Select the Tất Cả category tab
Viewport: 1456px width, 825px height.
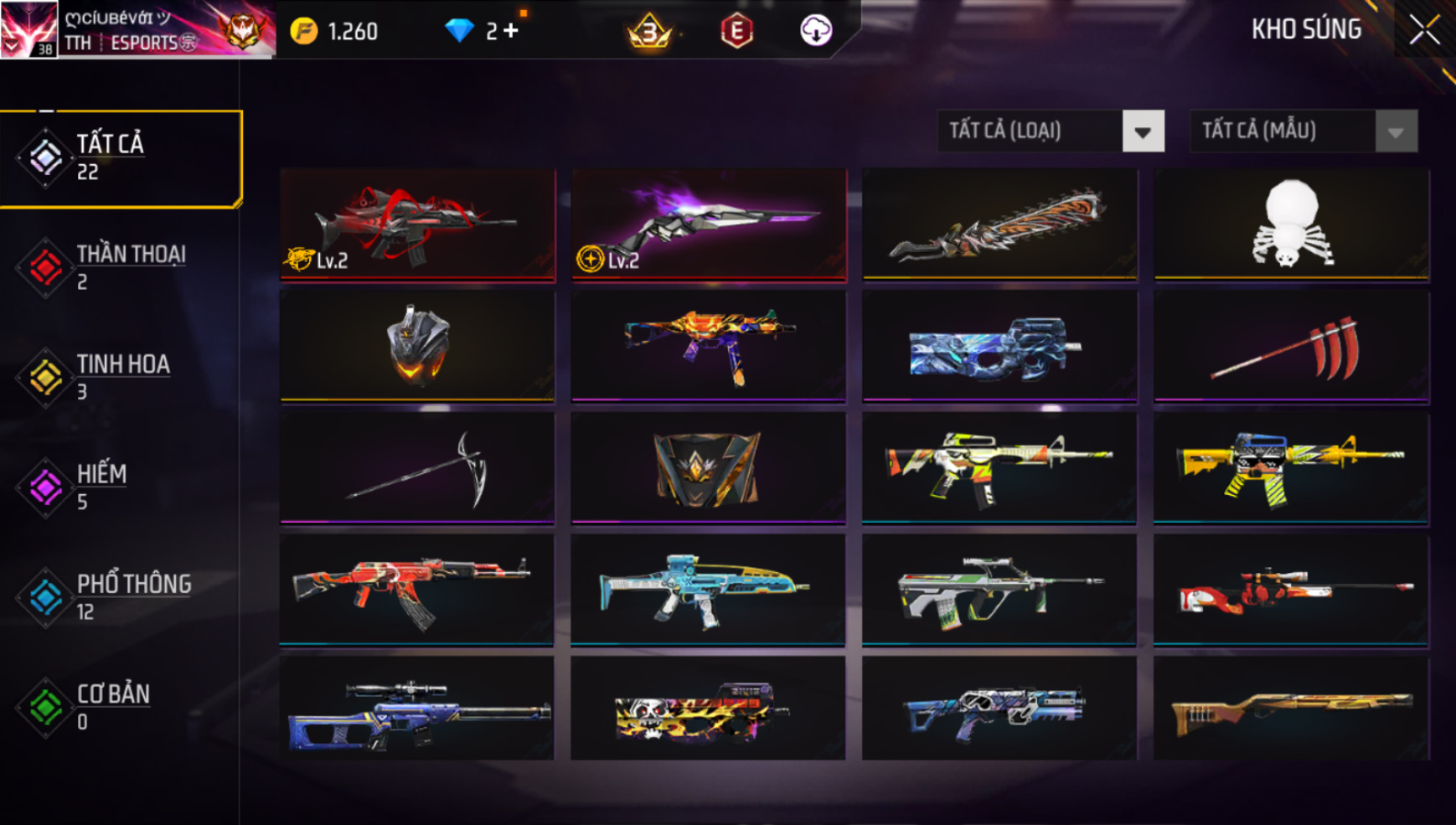tap(121, 157)
